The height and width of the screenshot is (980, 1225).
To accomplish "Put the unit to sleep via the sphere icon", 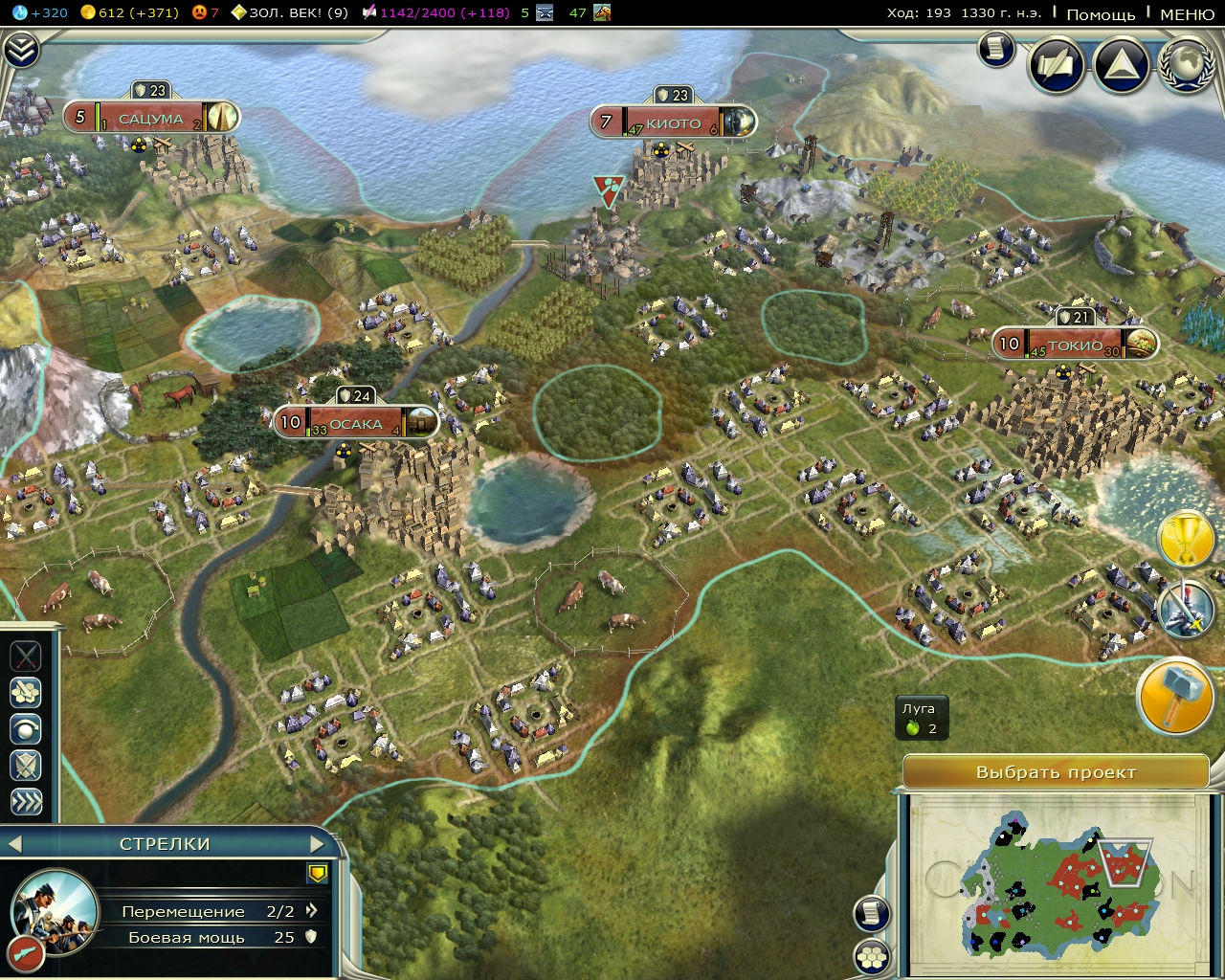I will 26,729.
